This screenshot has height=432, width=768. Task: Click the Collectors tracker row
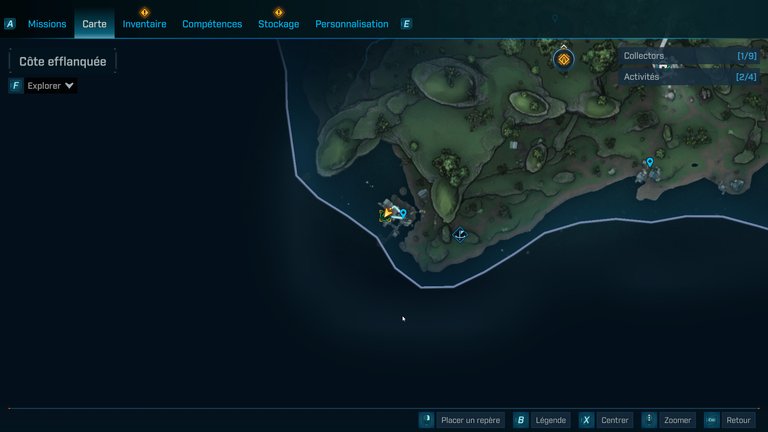(689, 56)
